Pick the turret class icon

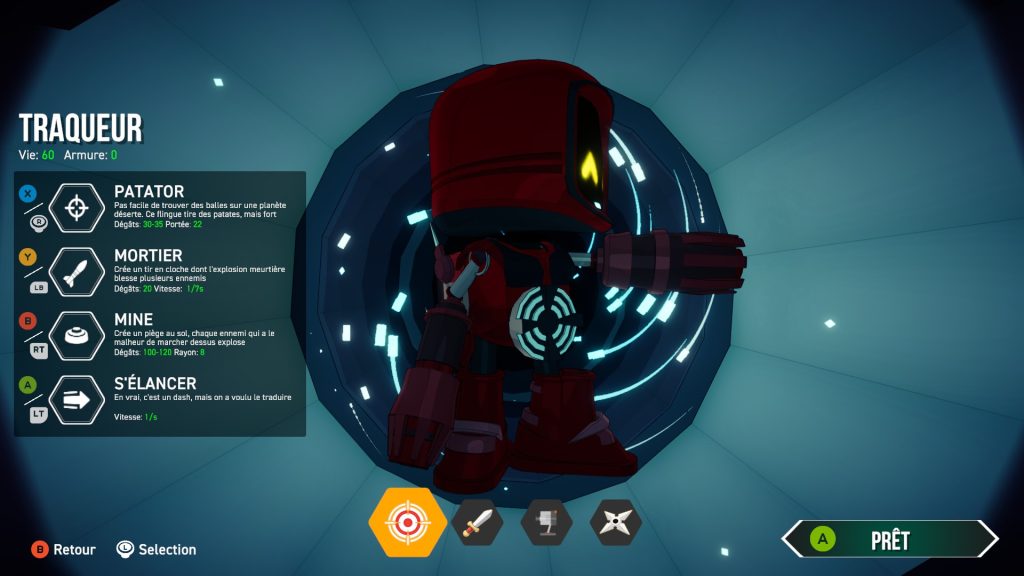(546, 522)
